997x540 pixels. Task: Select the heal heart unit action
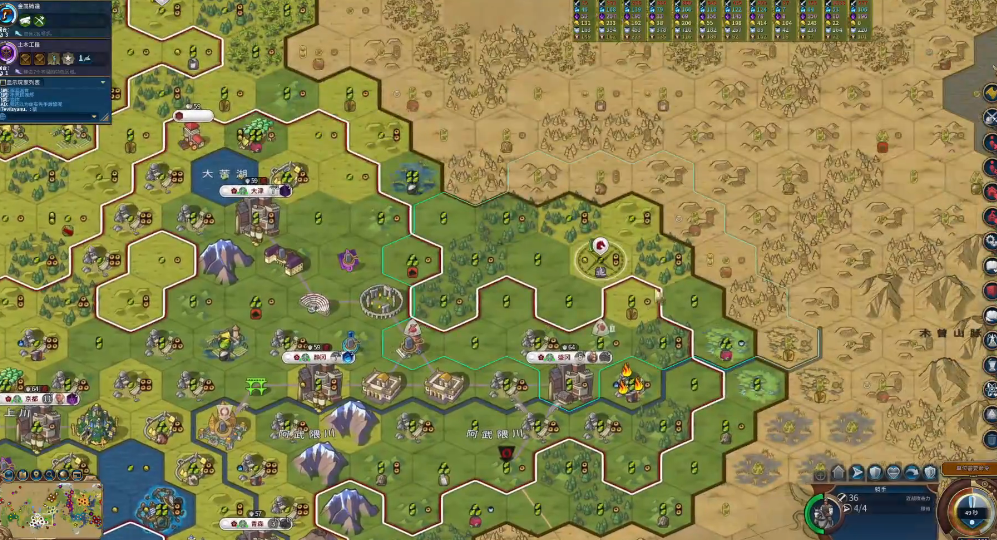tap(893, 472)
